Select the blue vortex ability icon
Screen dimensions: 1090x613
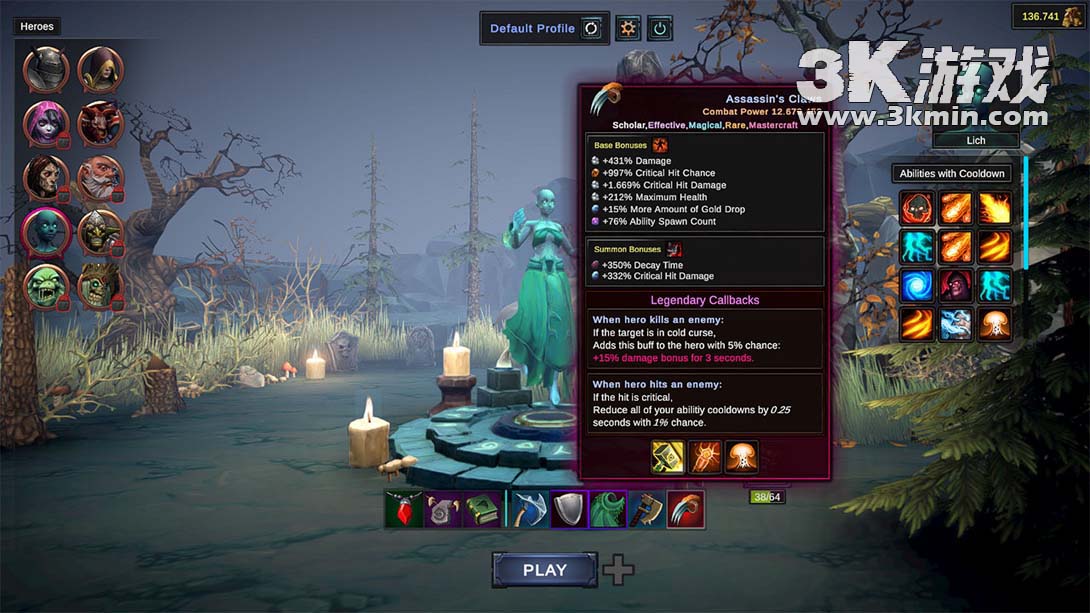click(917, 285)
